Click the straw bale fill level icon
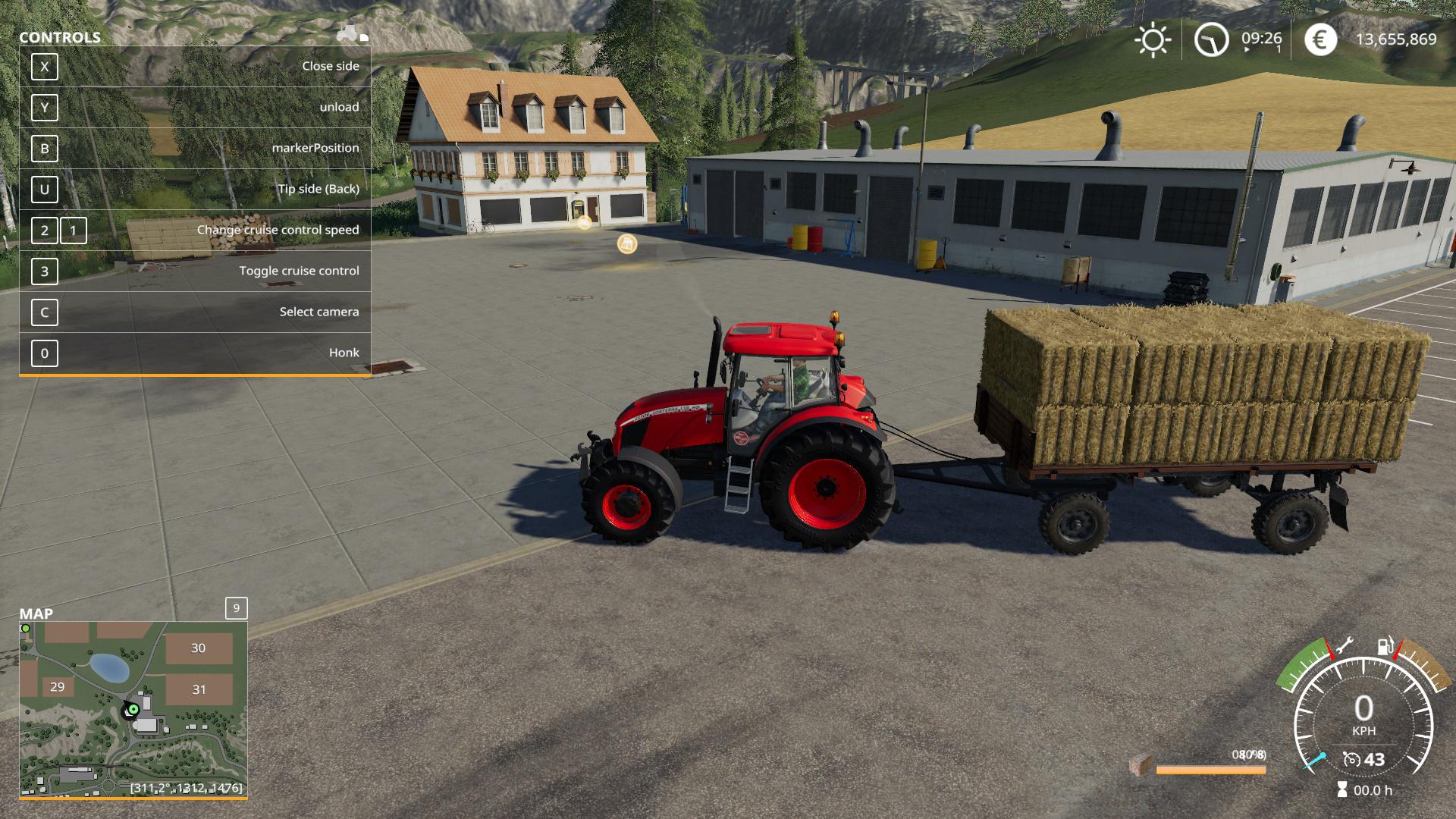 [x=1141, y=766]
